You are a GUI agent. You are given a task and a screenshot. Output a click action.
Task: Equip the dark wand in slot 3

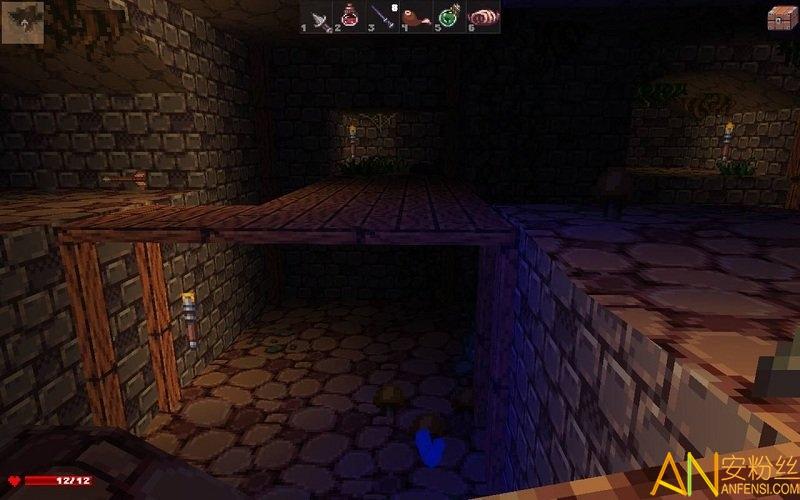[384, 18]
